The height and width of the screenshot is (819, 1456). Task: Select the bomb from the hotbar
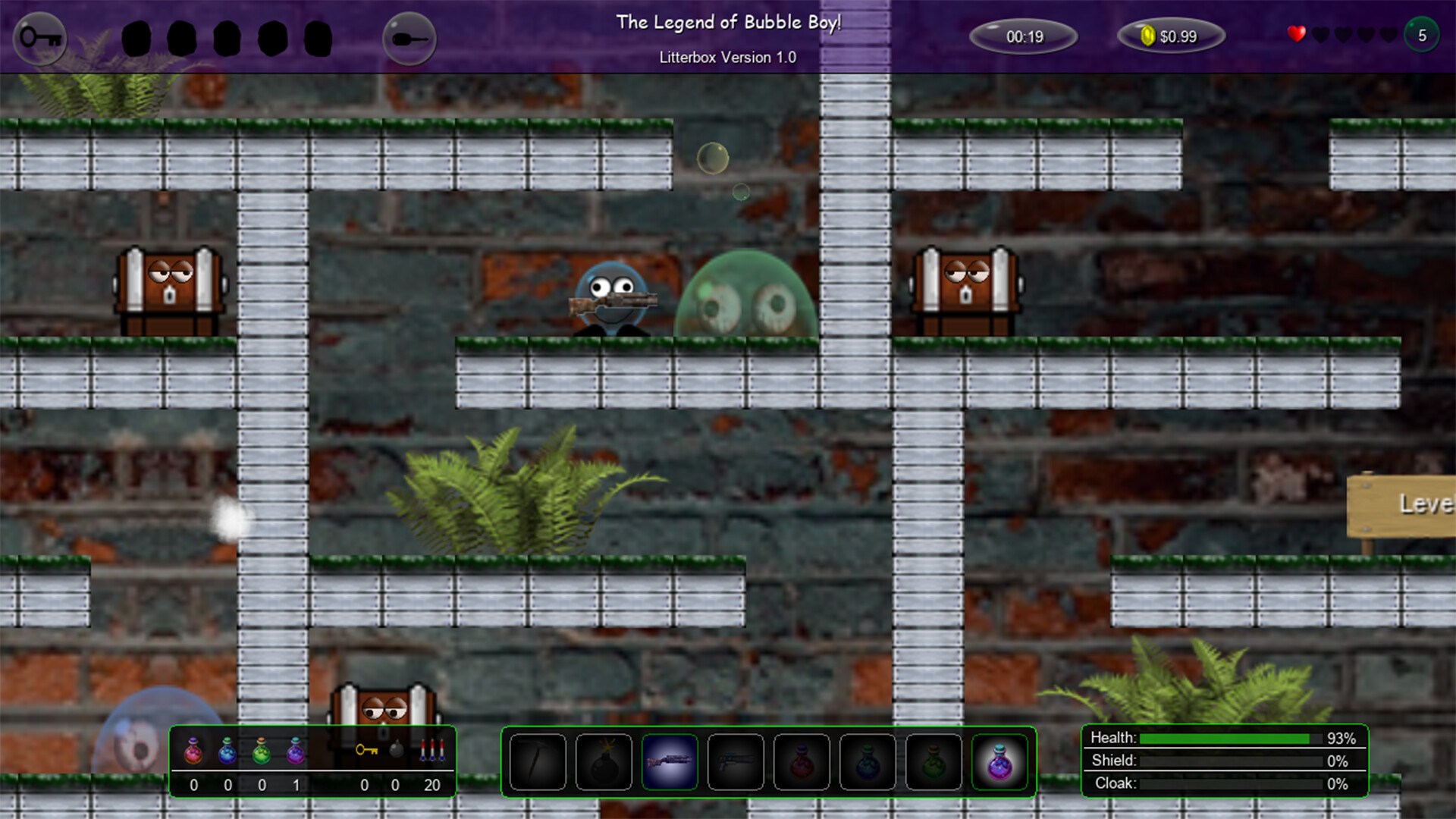[603, 762]
